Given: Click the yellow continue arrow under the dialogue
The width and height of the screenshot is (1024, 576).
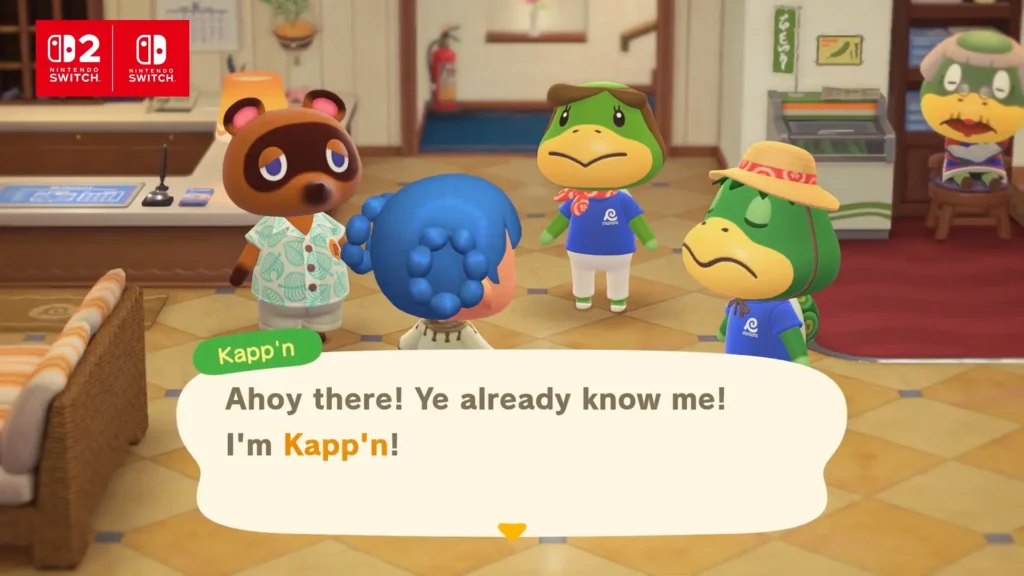Looking at the screenshot, I should tap(512, 532).
